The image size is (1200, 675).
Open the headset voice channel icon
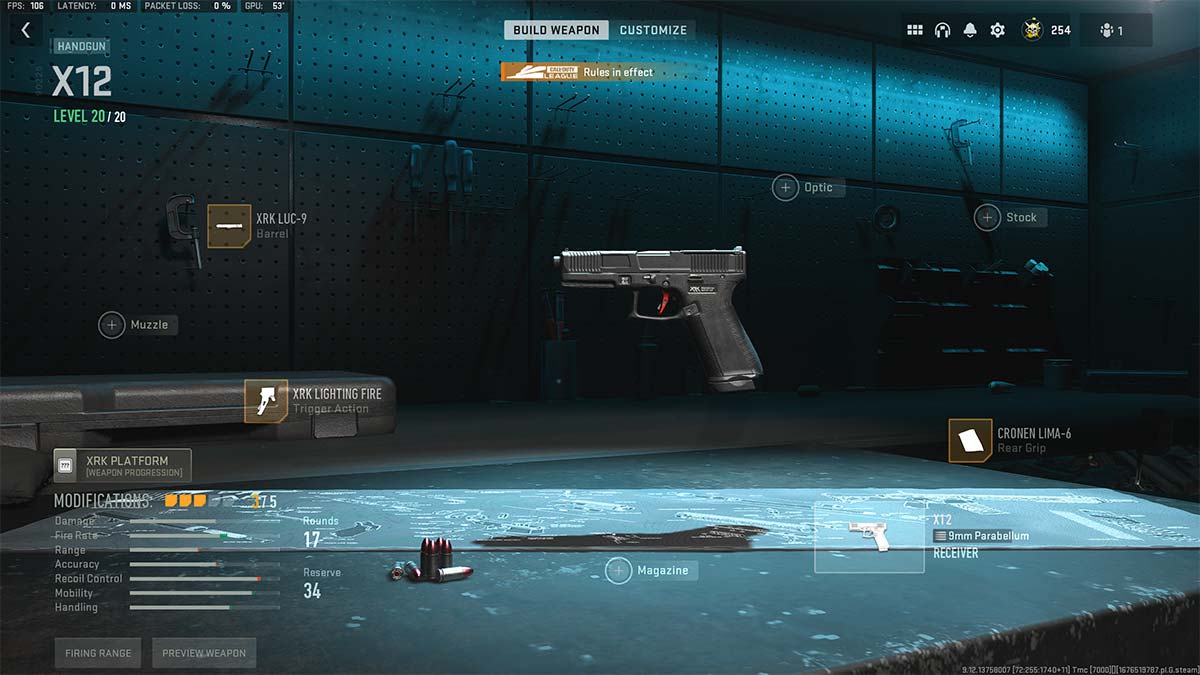942,30
